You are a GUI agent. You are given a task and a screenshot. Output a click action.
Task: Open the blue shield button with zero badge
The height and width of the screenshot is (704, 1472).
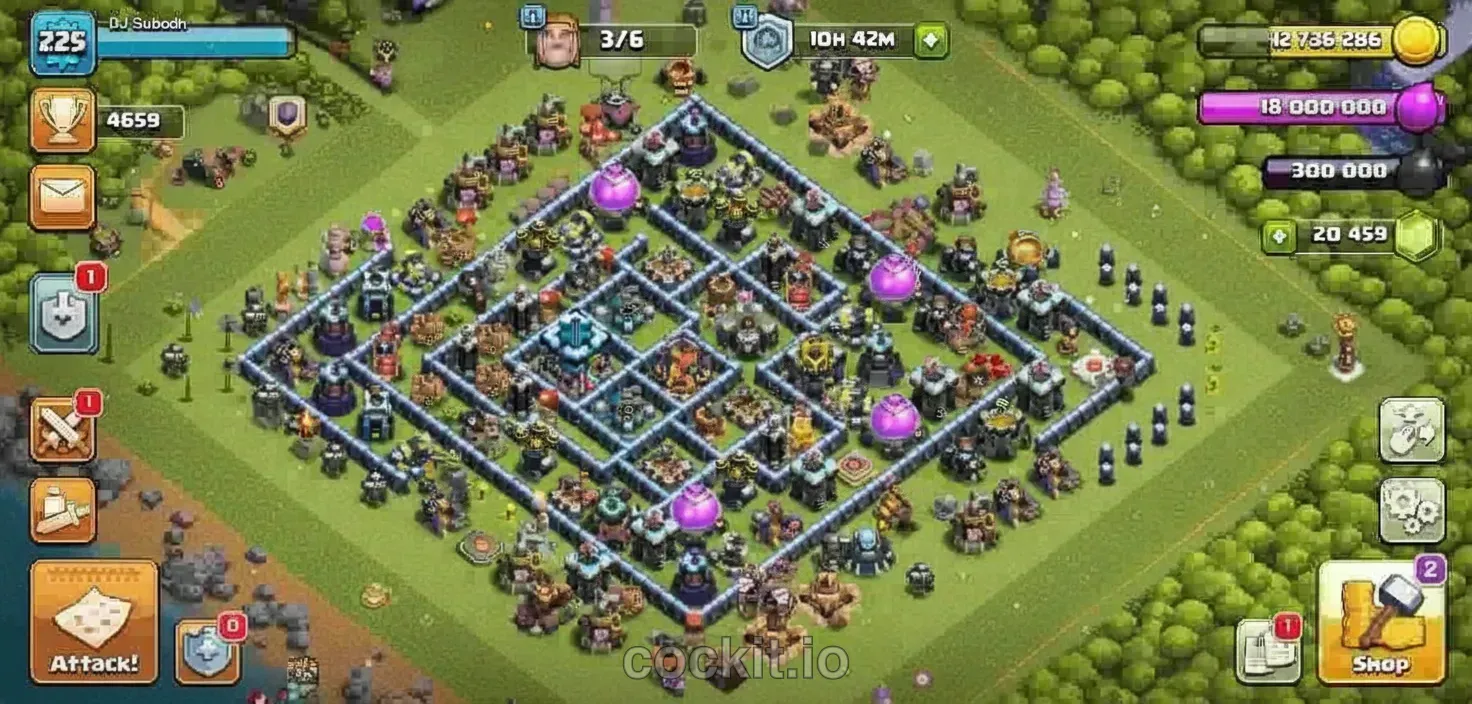point(207,650)
